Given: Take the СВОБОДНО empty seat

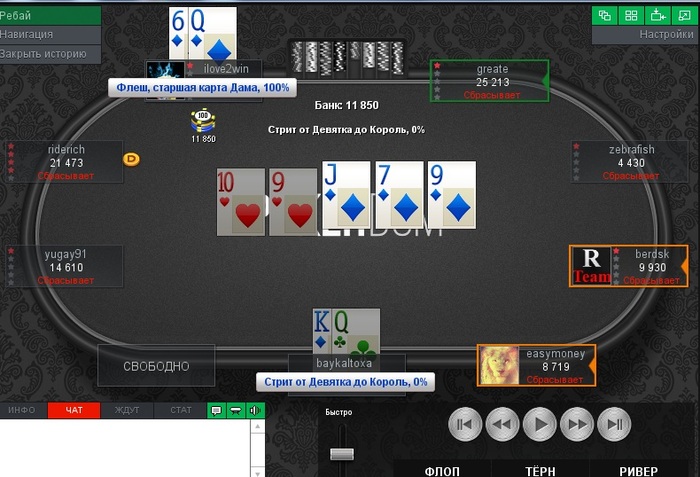Looking at the screenshot, I should 156,366.
